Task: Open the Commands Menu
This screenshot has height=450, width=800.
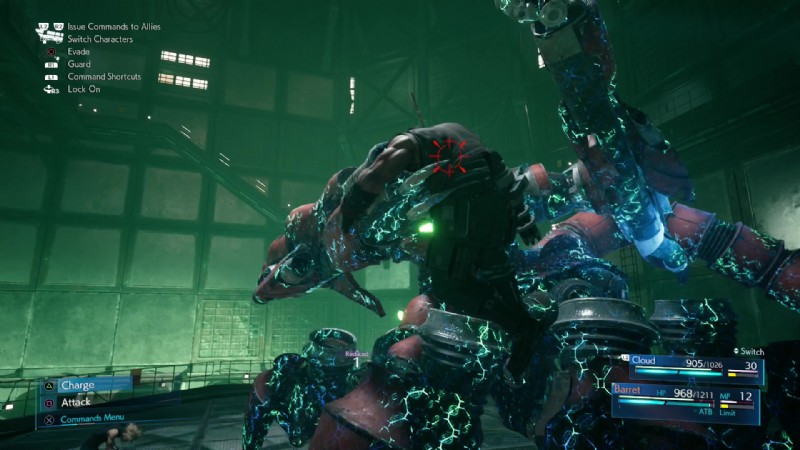Action: pos(95,418)
